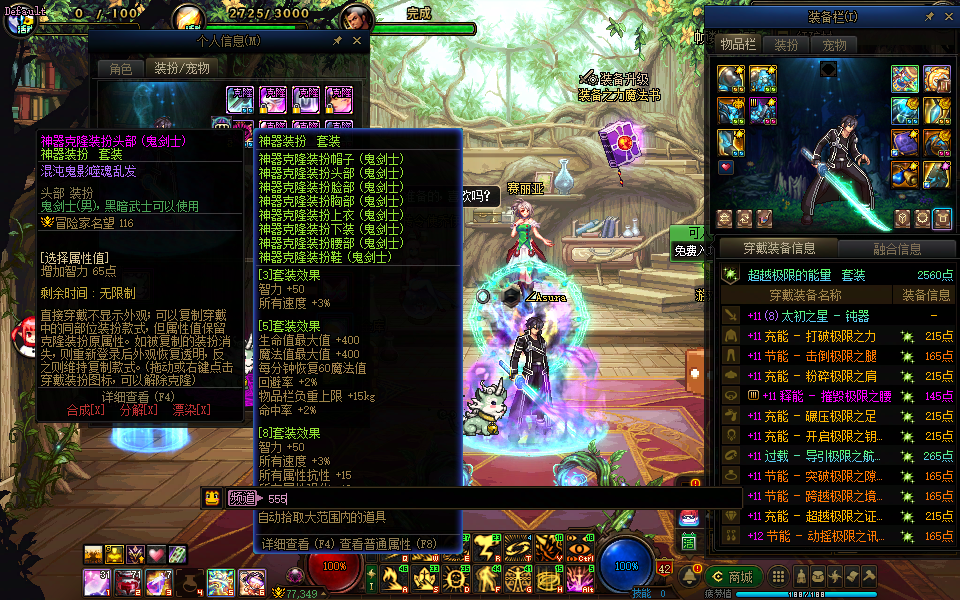Use the red potion in quickslot 2
The height and width of the screenshot is (600, 960).
click(x=128, y=581)
